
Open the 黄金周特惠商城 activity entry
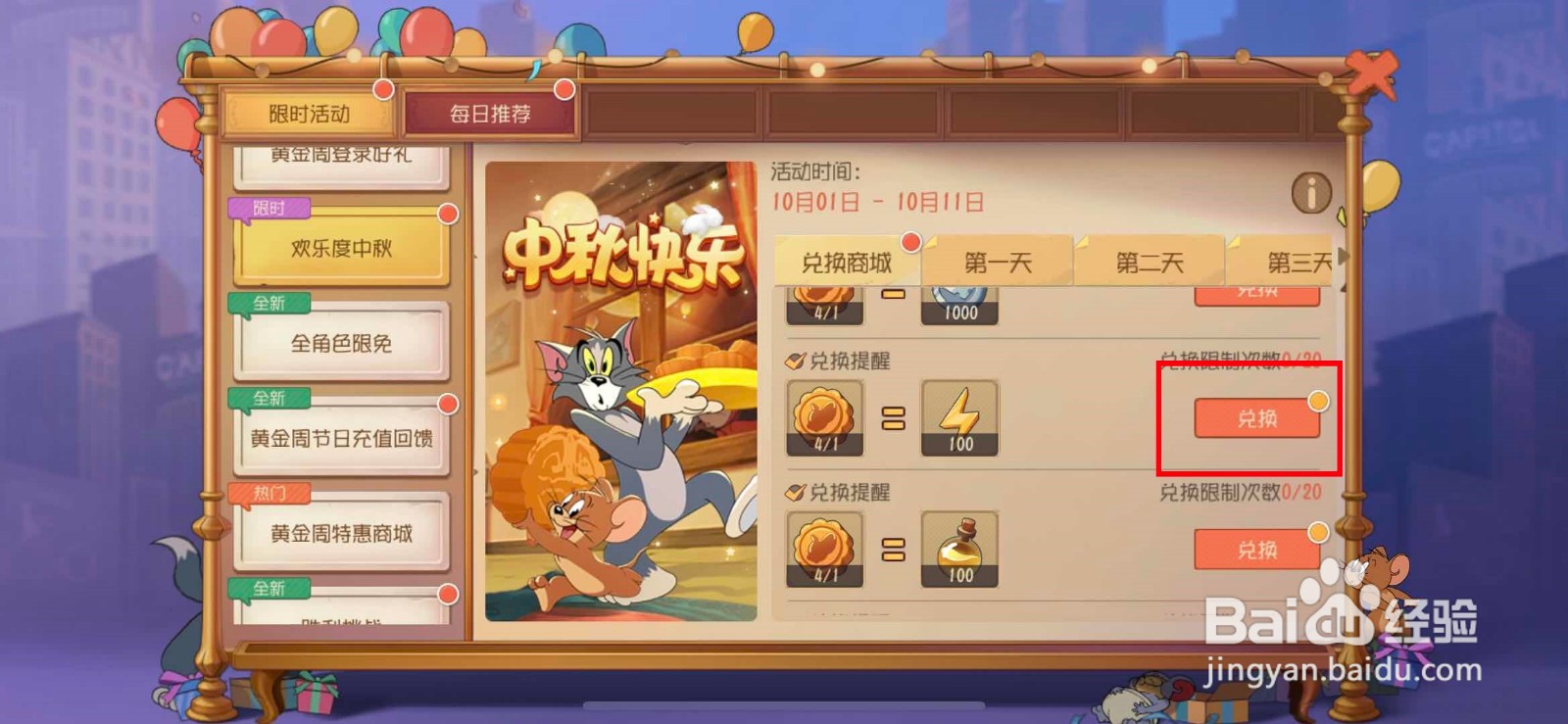coord(343,534)
